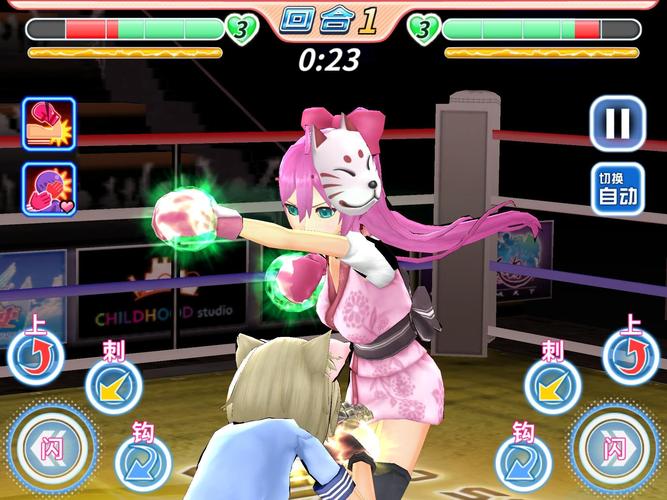This screenshot has height=500, width=667.
Task: Throw a left-hand 钩 hook
Action: point(143,462)
